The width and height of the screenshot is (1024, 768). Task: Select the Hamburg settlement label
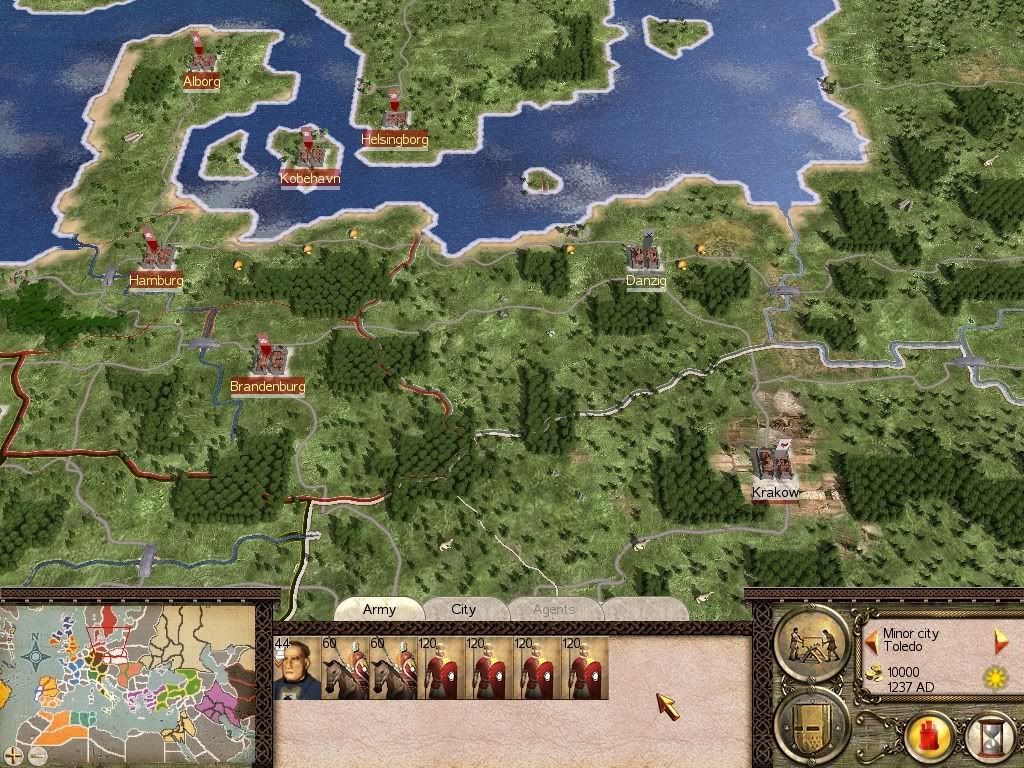click(x=156, y=281)
